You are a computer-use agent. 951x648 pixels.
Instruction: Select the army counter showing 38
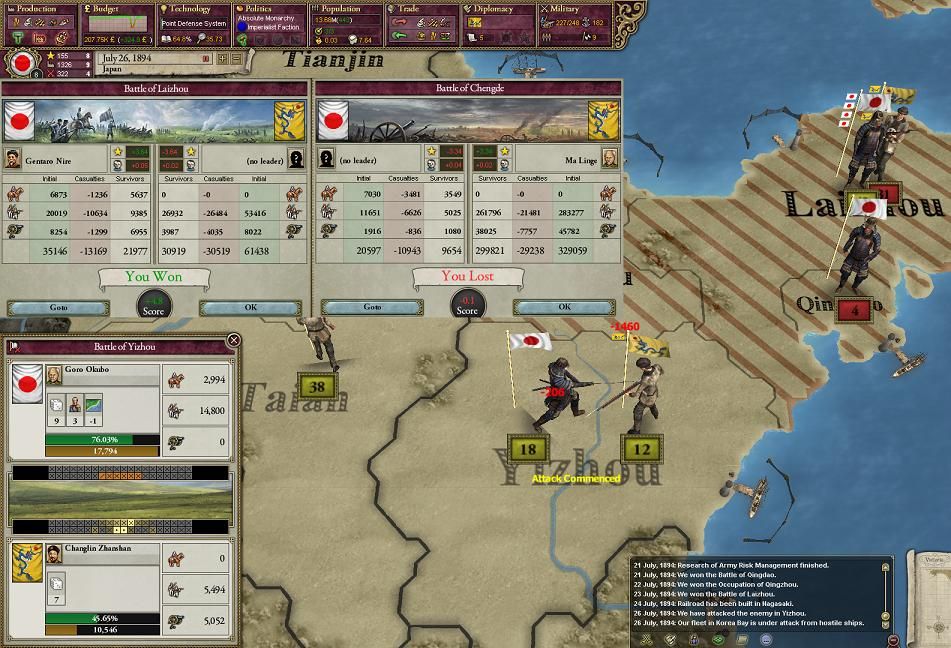pyautogui.click(x=318, y=387)
